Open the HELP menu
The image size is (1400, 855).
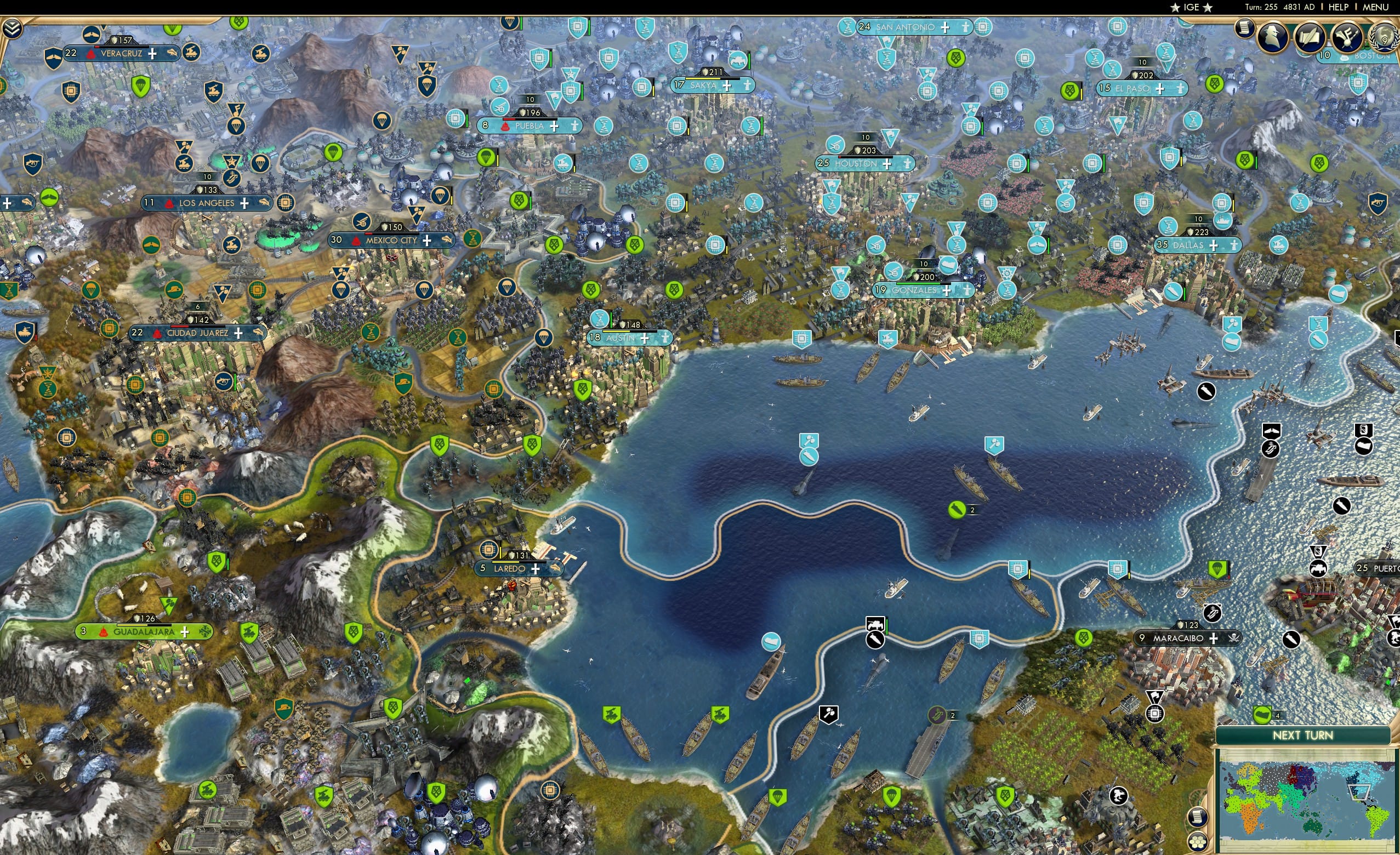tap(1339, 7)
